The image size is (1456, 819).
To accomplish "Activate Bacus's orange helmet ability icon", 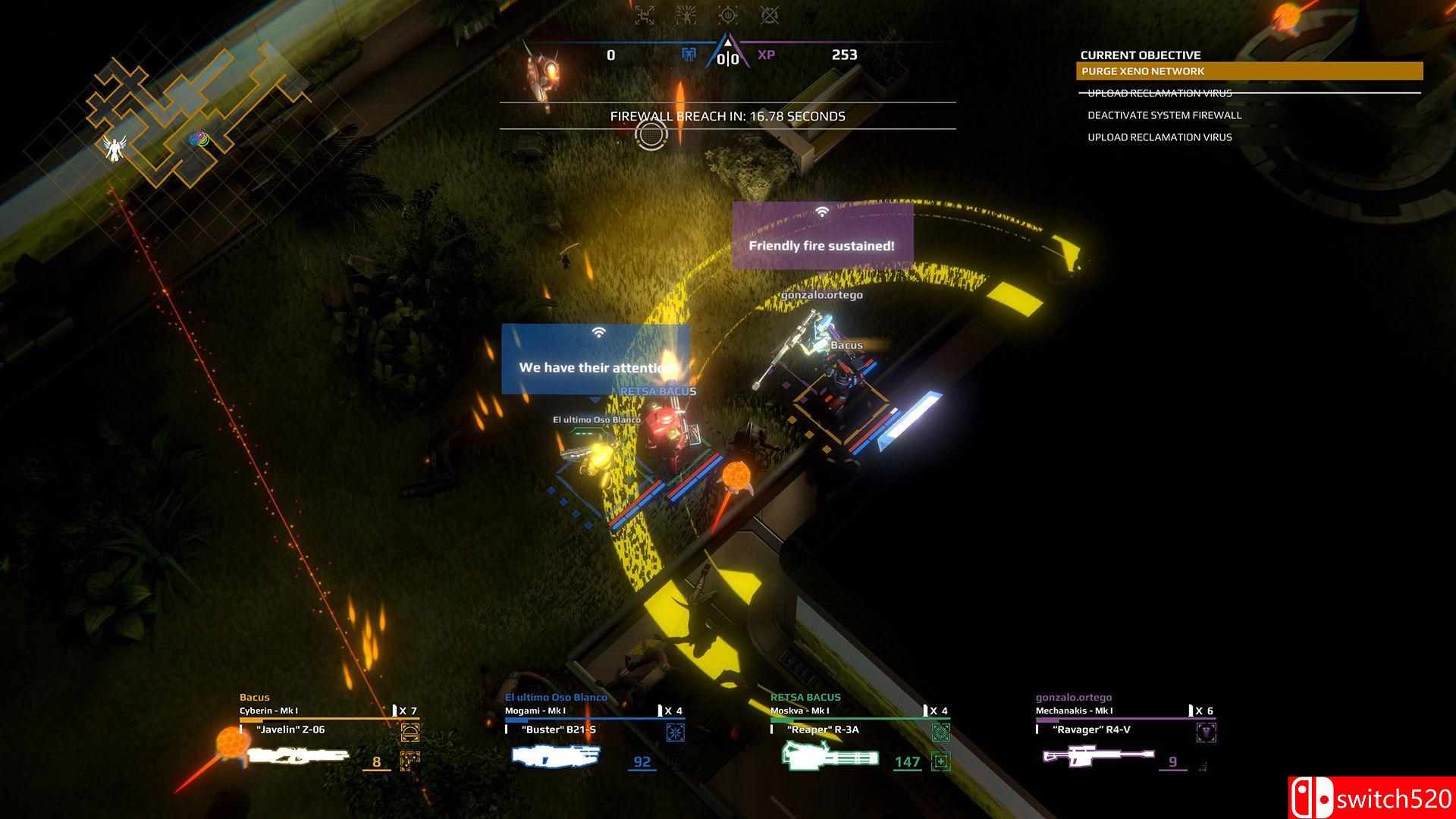I will pyautogui.click(x=410, y=732).
